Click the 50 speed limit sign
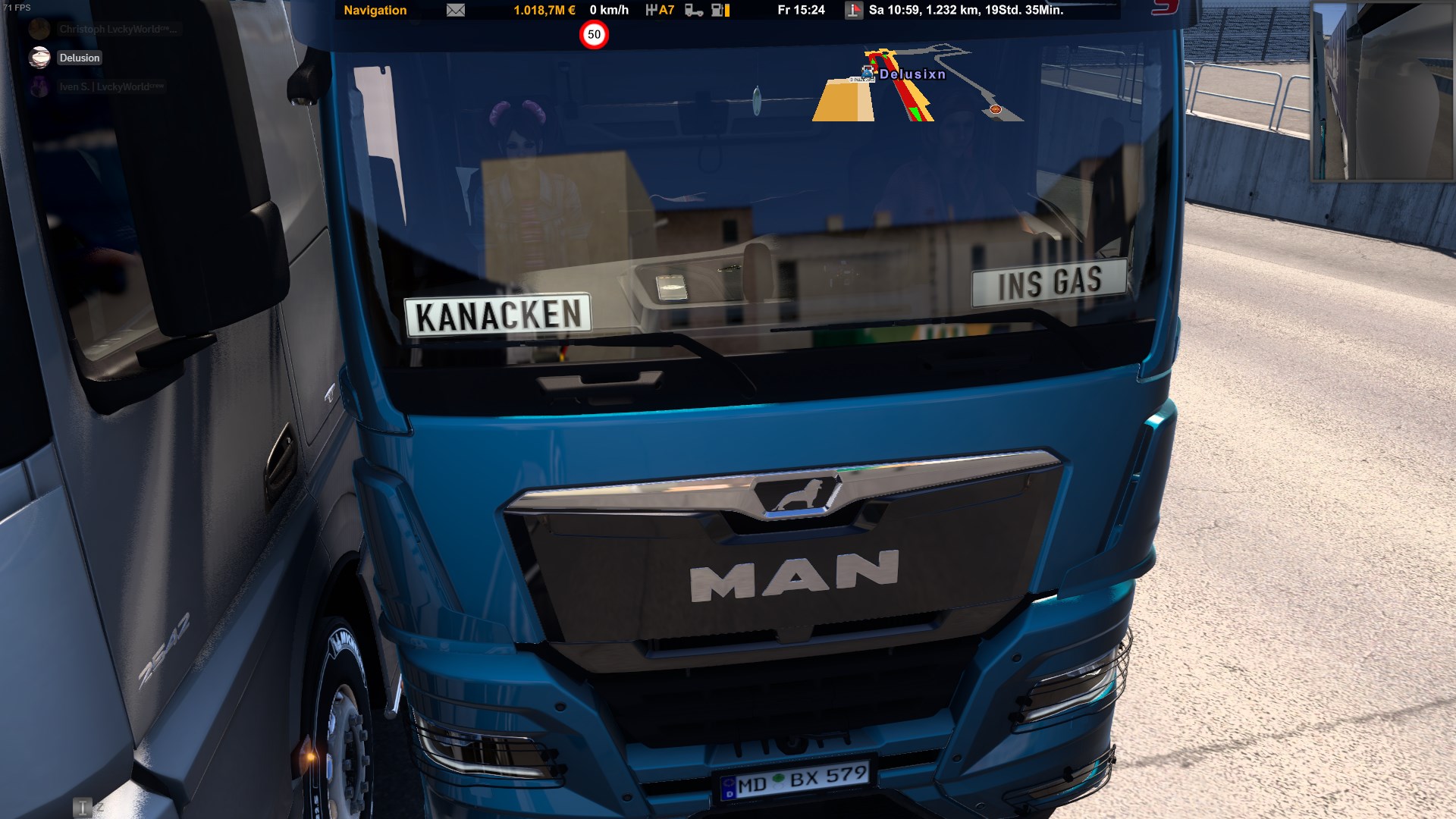The image size is (1456, 819). coord(594,35)
